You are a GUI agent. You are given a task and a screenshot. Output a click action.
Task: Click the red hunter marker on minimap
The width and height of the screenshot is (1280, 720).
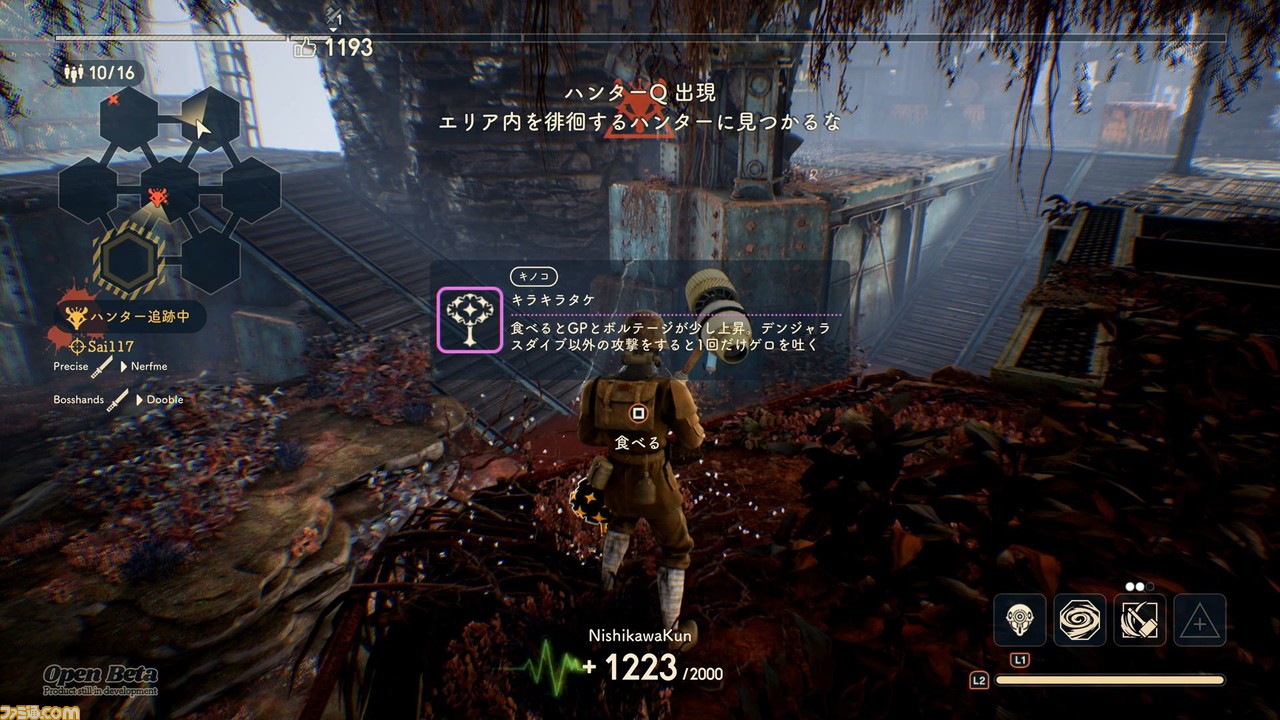click(158, 197)
